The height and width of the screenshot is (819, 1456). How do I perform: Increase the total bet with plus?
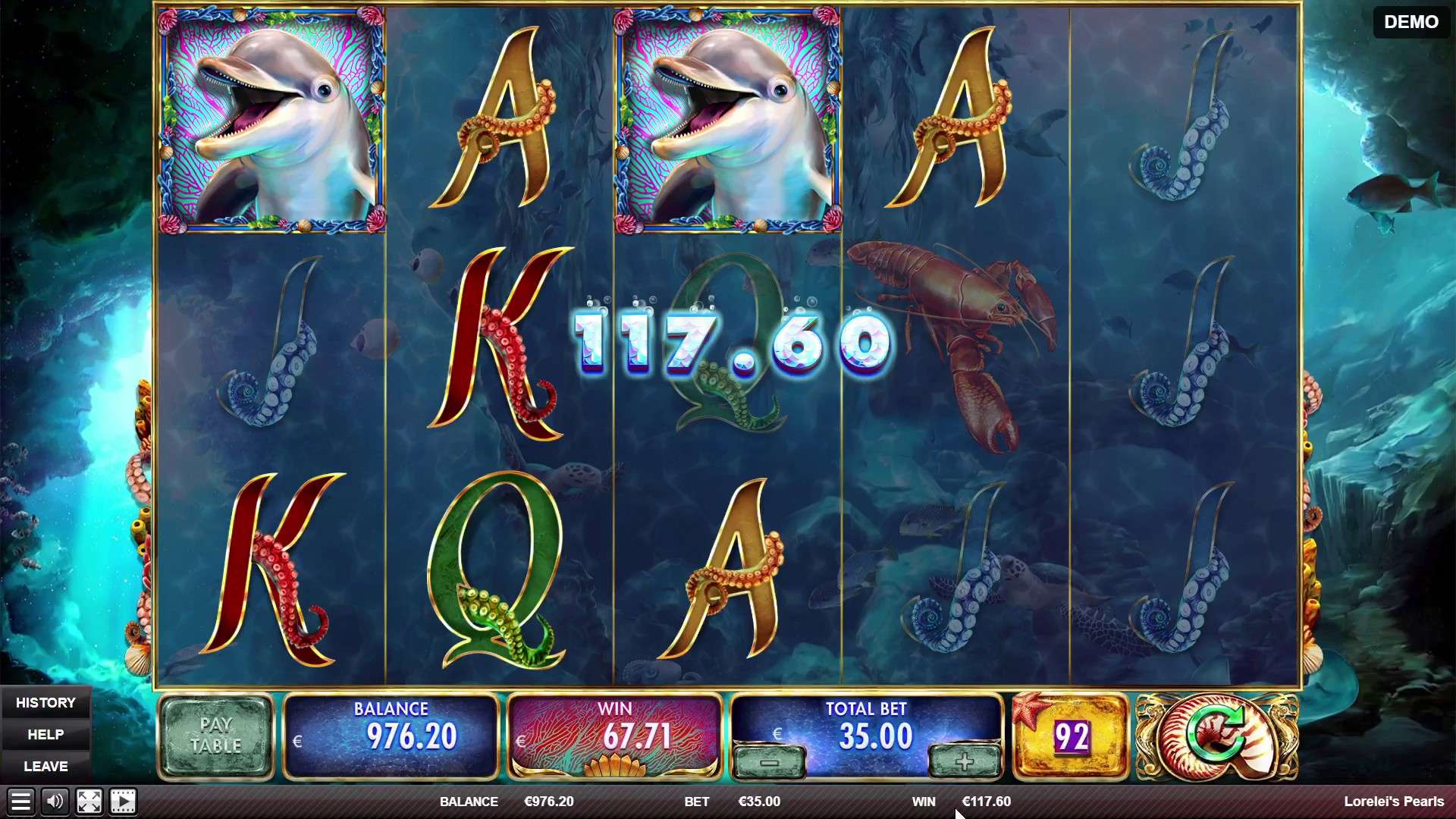tap(964, 762)
